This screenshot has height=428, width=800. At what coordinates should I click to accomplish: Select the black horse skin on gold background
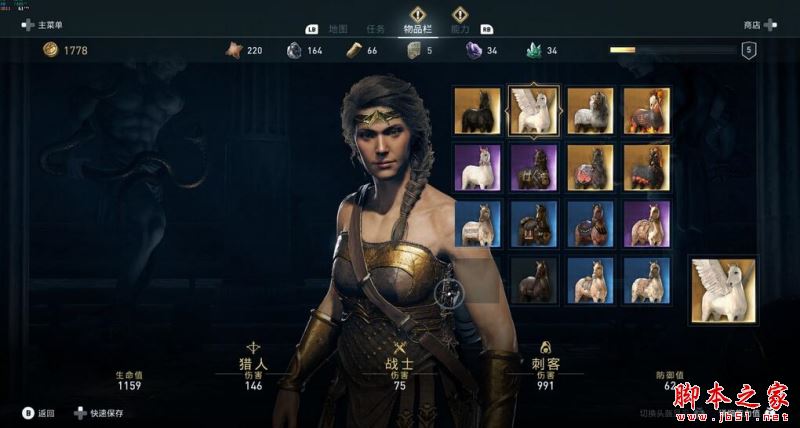point(476,109)
